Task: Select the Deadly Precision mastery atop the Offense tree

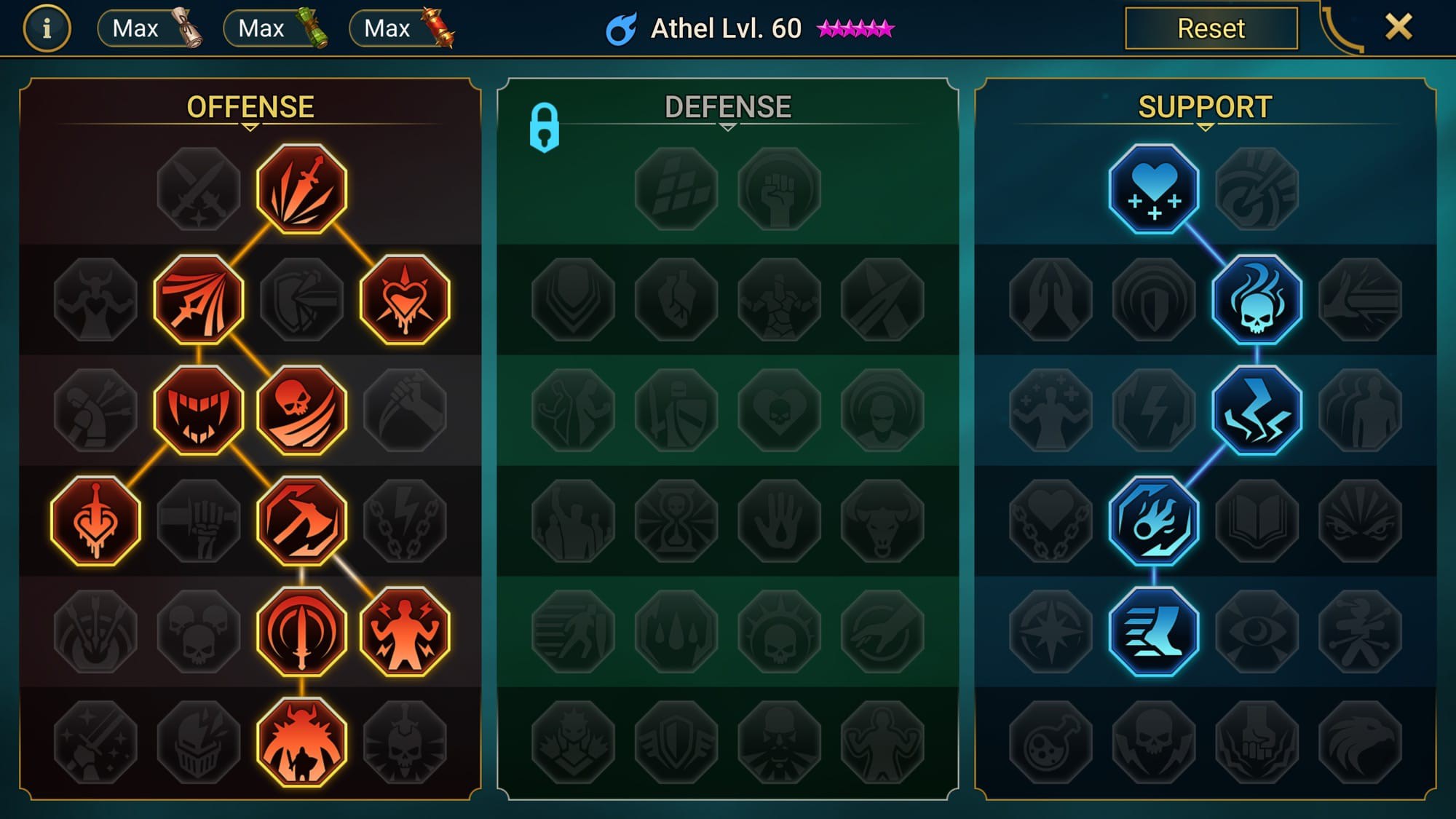Action: (x=301, y=190)
